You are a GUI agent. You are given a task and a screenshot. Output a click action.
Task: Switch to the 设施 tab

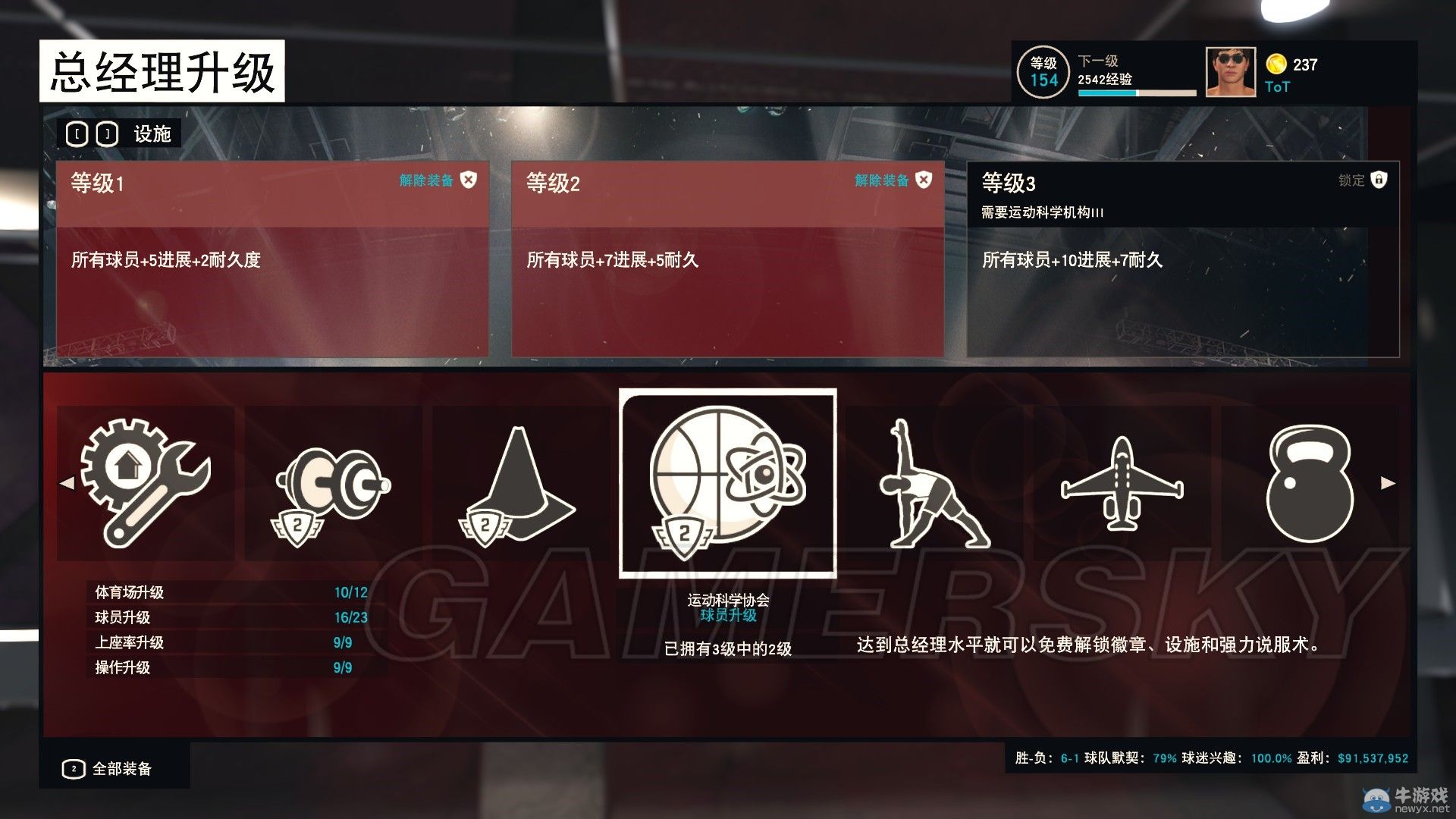click(x=152, y=133)
